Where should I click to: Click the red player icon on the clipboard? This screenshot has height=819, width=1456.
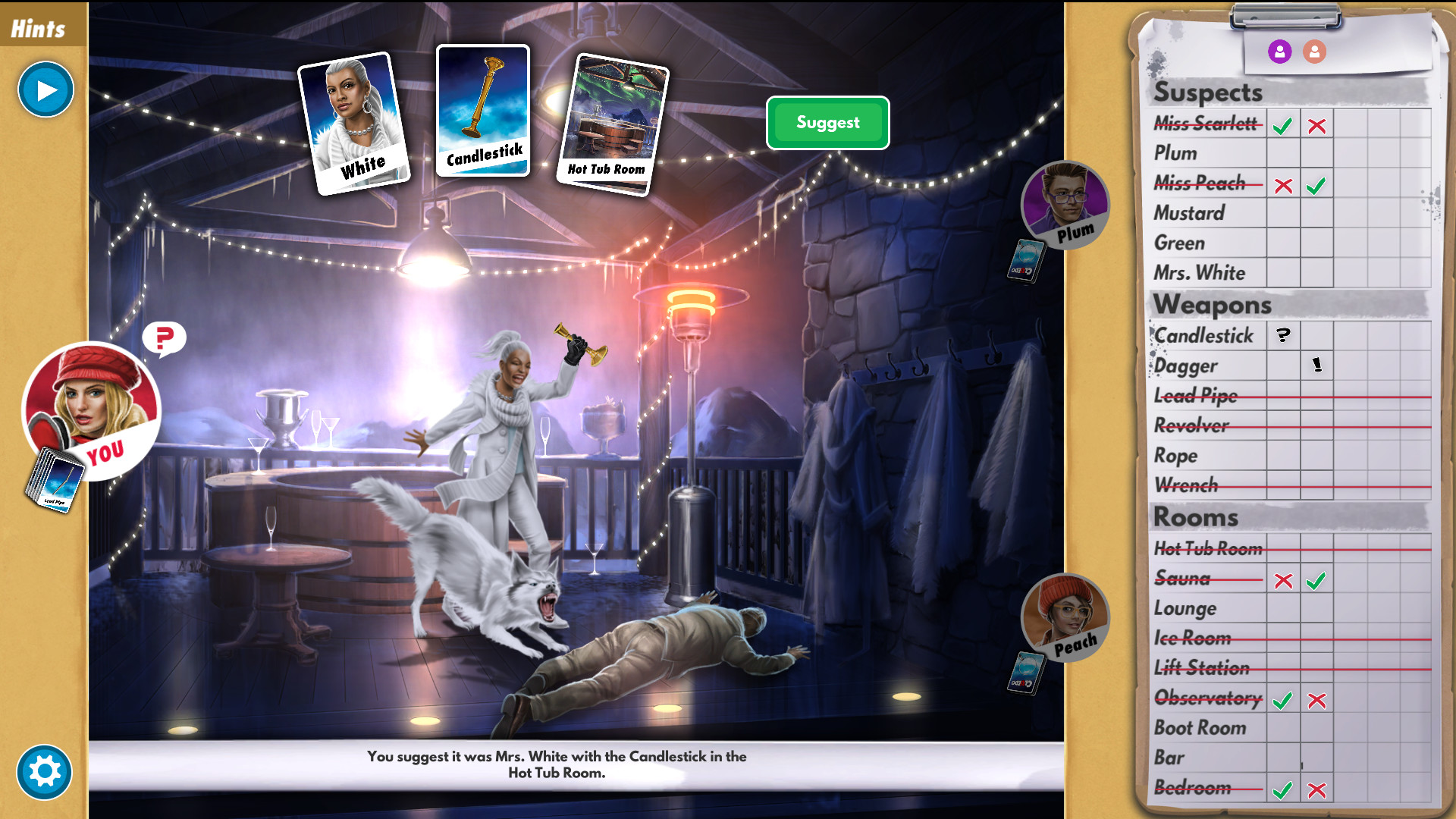(1314, 52)
